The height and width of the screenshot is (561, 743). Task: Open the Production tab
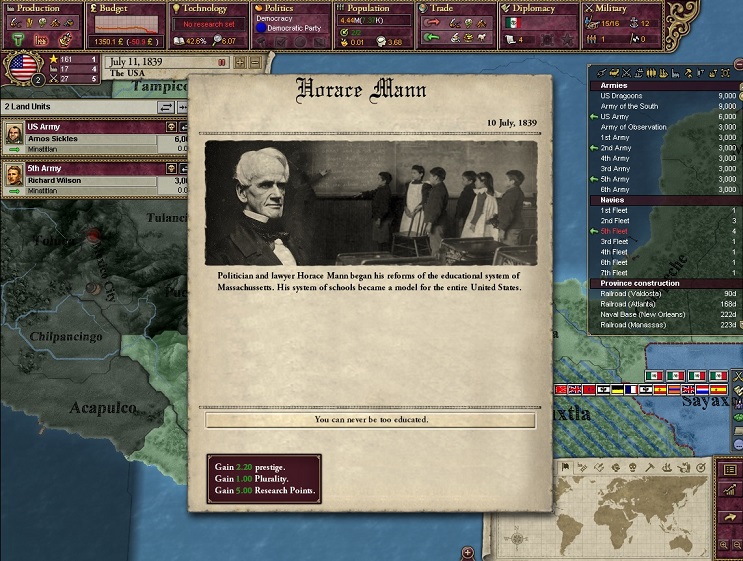point(39,8)
